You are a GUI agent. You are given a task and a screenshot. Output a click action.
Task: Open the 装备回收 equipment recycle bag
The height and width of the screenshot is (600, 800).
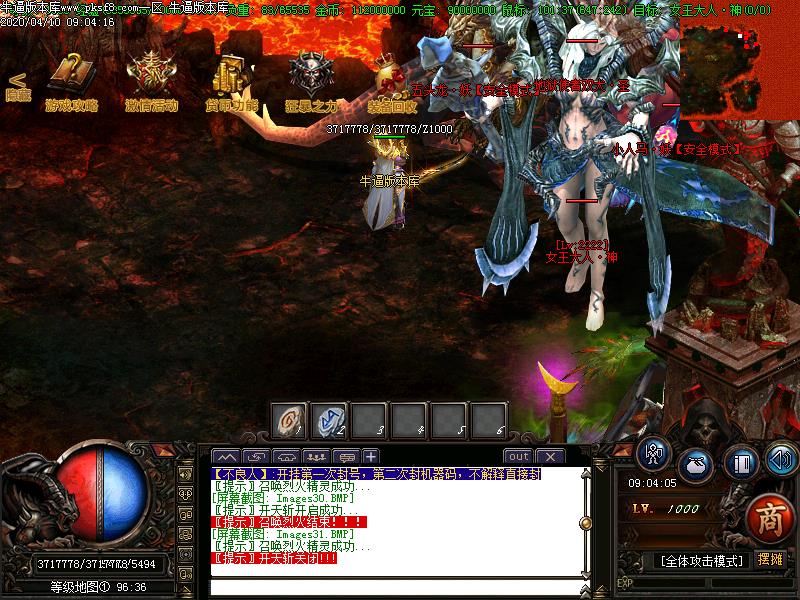(x=391, y=78)
